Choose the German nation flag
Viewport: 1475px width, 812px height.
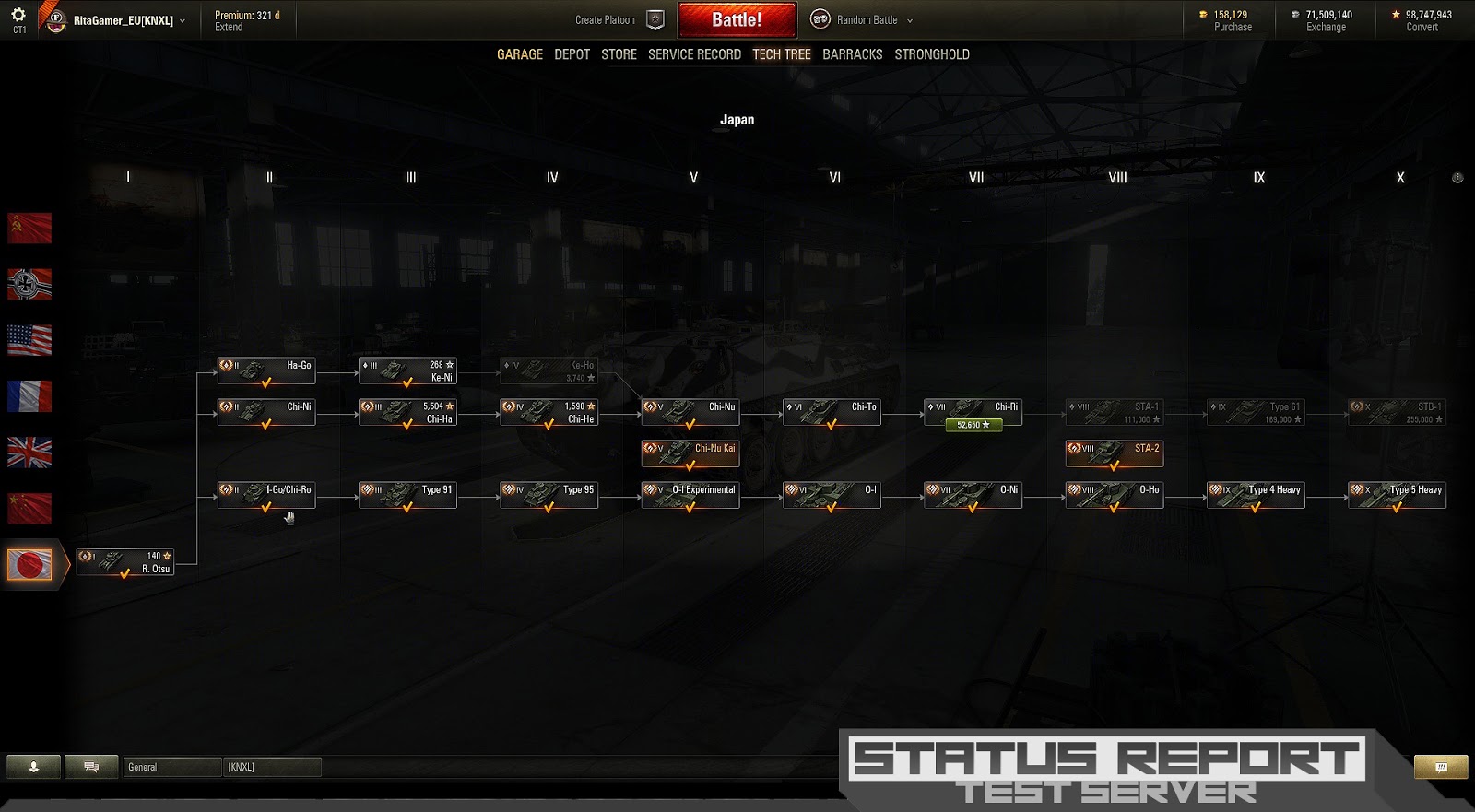29,285
